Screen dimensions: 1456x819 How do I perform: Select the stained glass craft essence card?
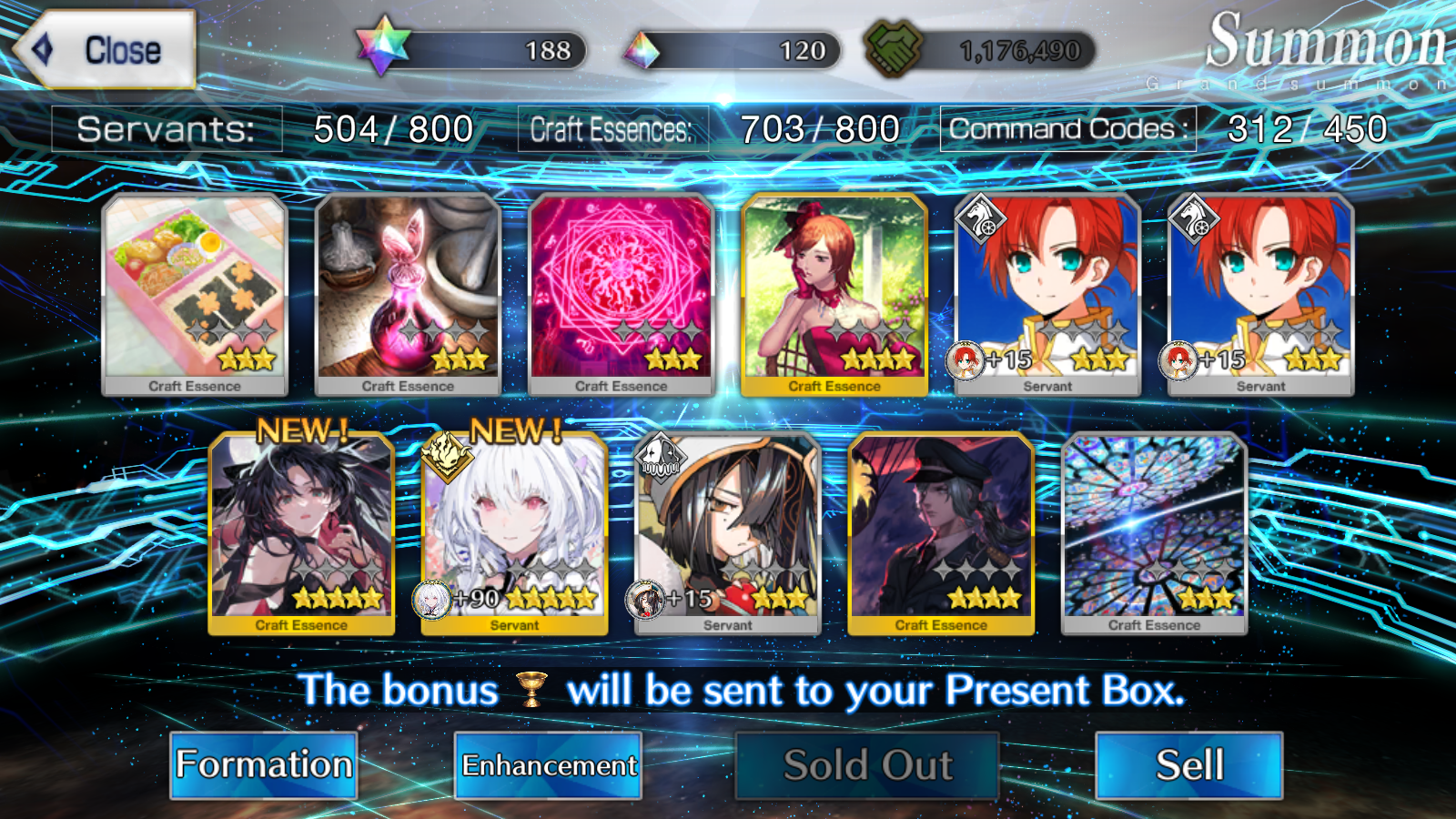pos(1154,532)
